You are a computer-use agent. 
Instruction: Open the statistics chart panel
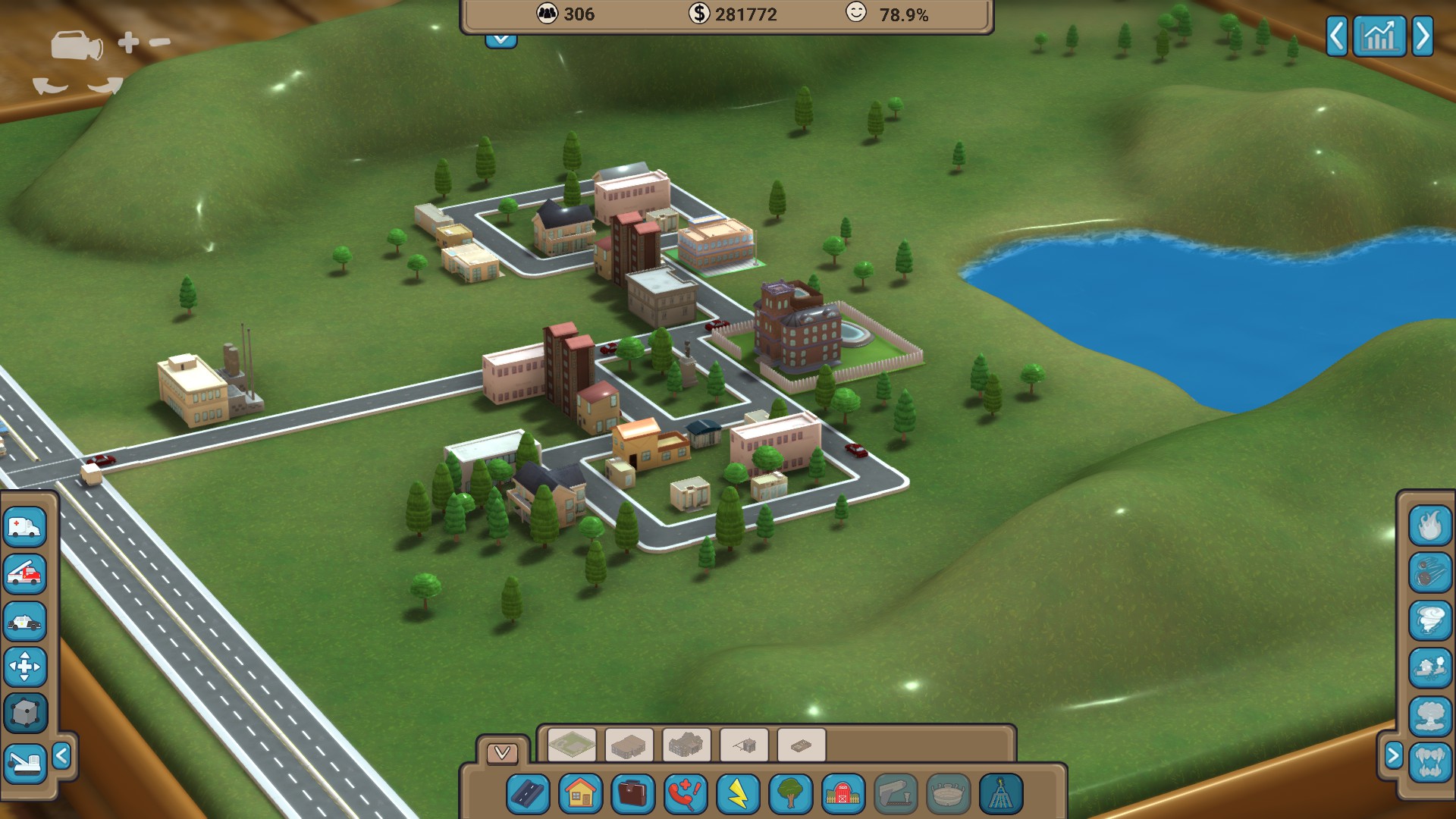pos(1379,36)
